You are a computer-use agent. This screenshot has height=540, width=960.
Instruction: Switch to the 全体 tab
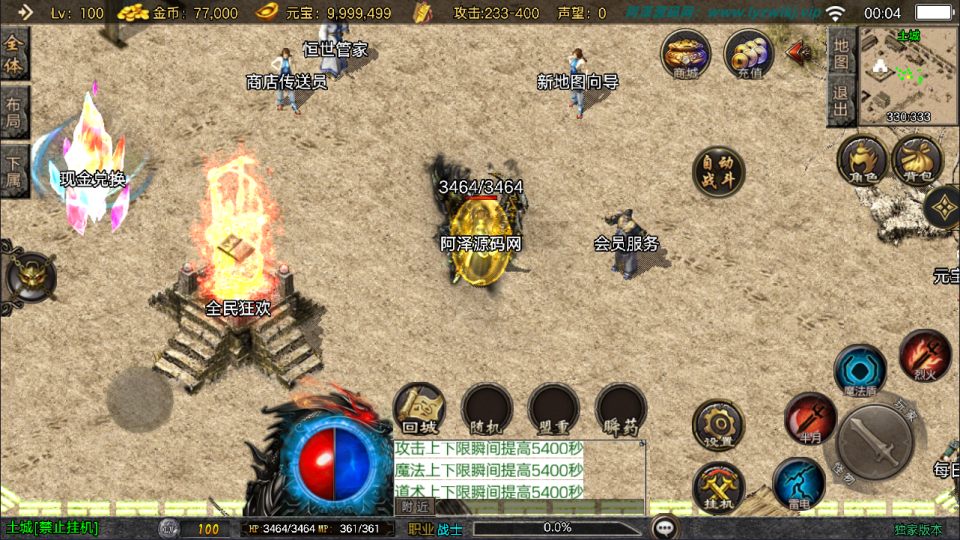[14, 55]
